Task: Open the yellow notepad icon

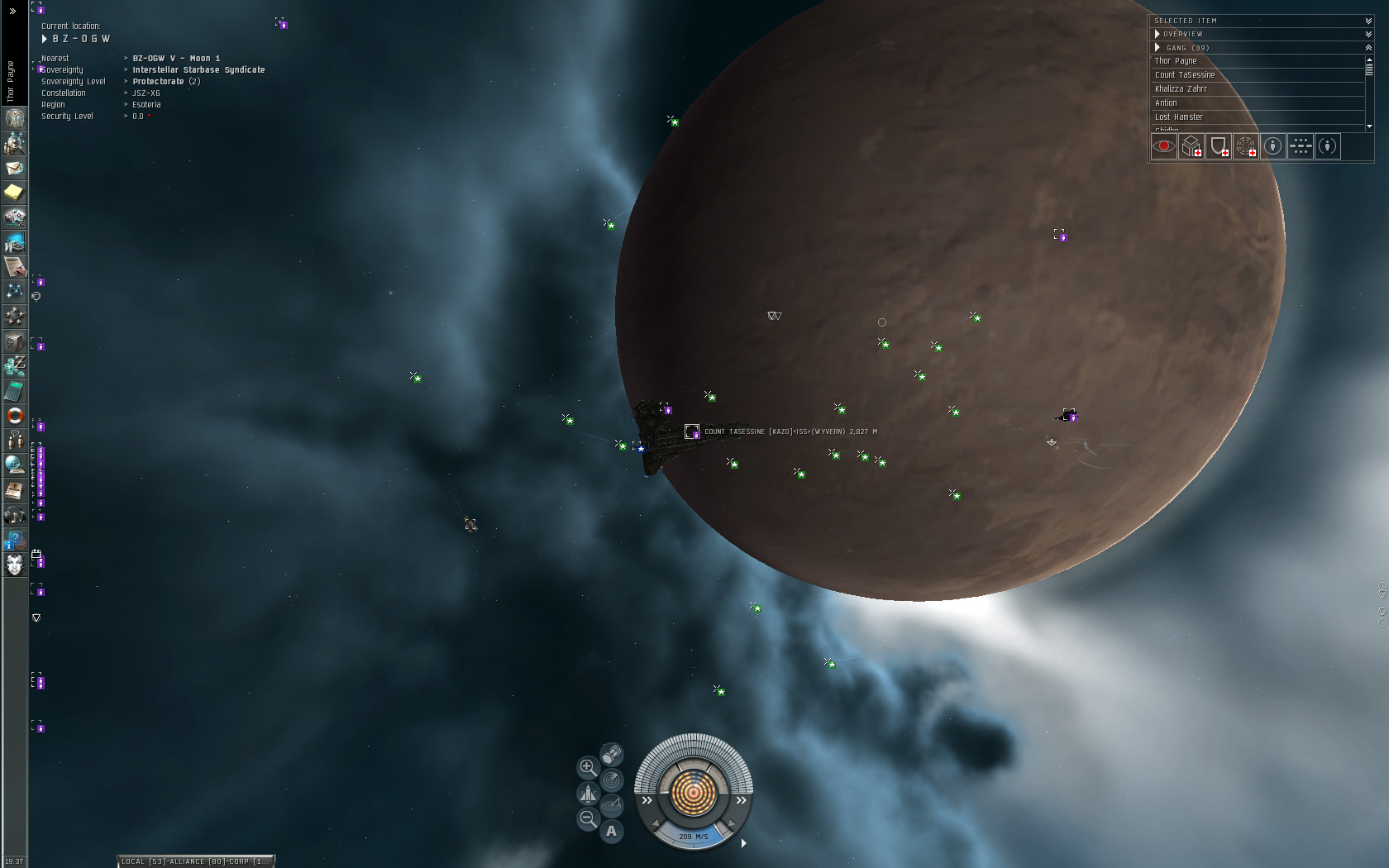Action: pos(14,193)
